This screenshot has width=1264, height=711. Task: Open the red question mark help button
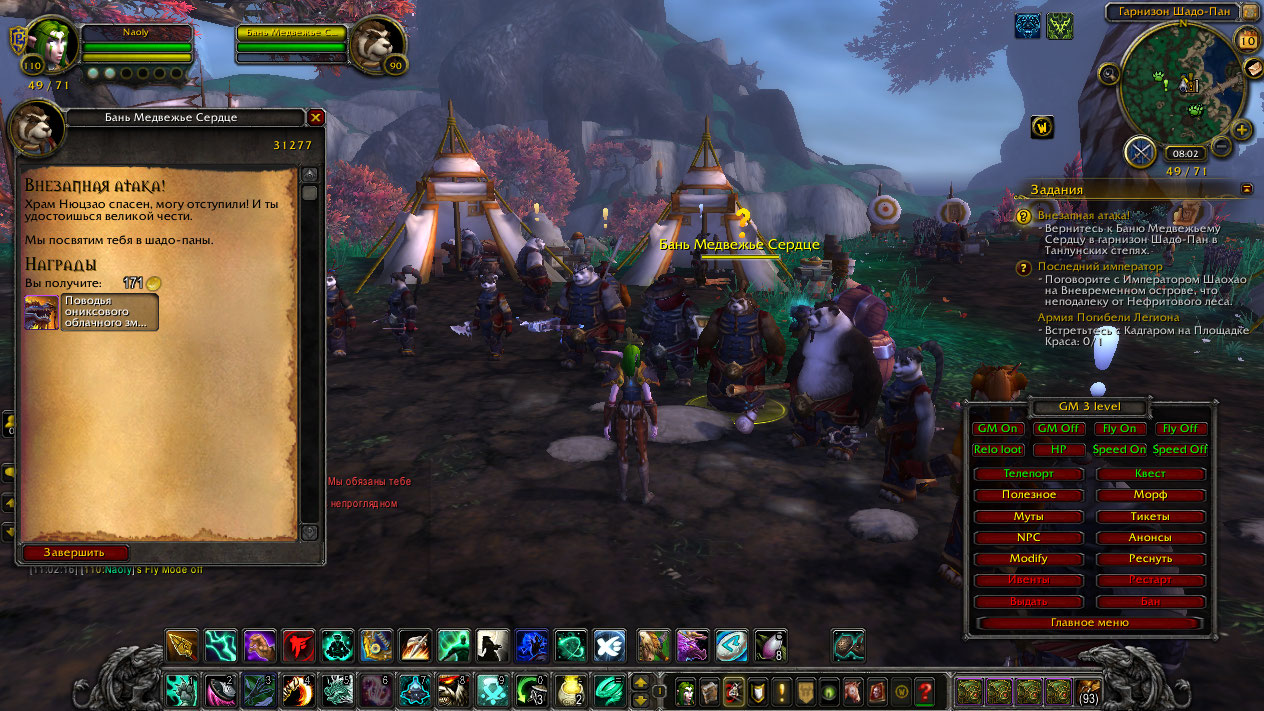[x=925, y=690]
